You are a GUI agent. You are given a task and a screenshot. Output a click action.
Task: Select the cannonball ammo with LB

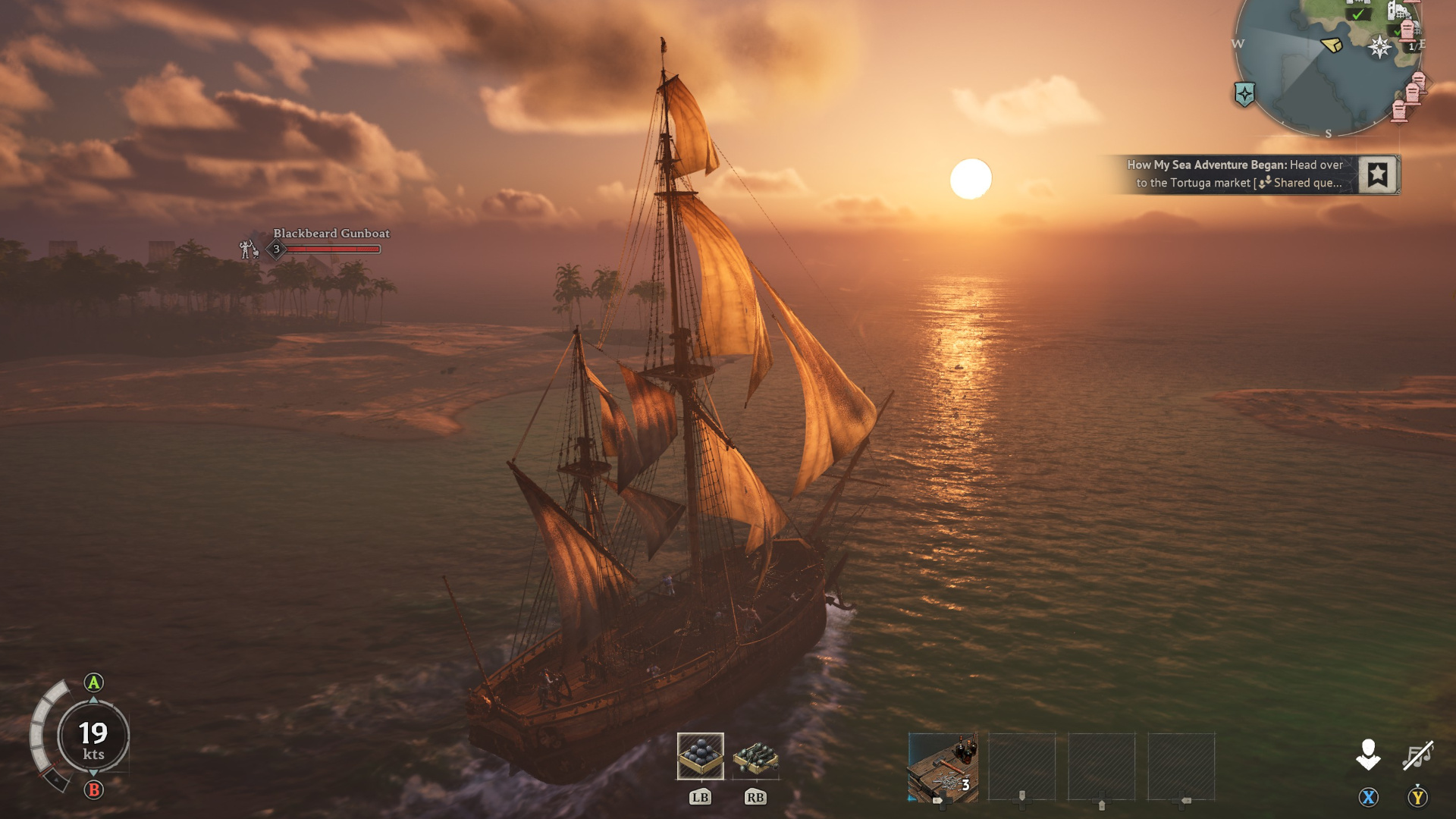point(699,756)
